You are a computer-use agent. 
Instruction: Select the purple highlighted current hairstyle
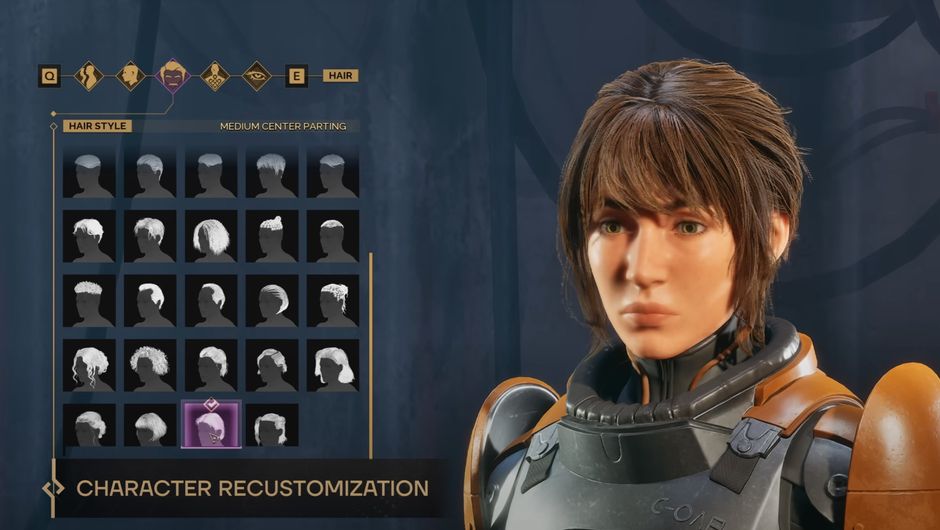[x=211, y=425]
